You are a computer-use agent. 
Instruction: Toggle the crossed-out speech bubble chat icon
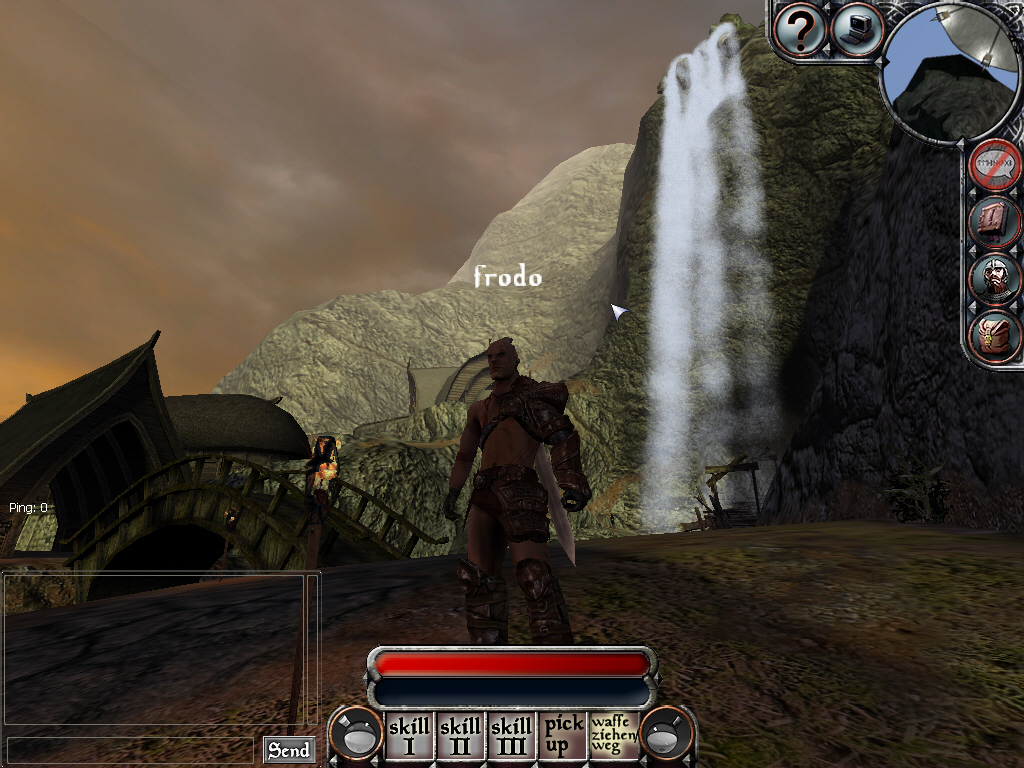pos(995,165)
